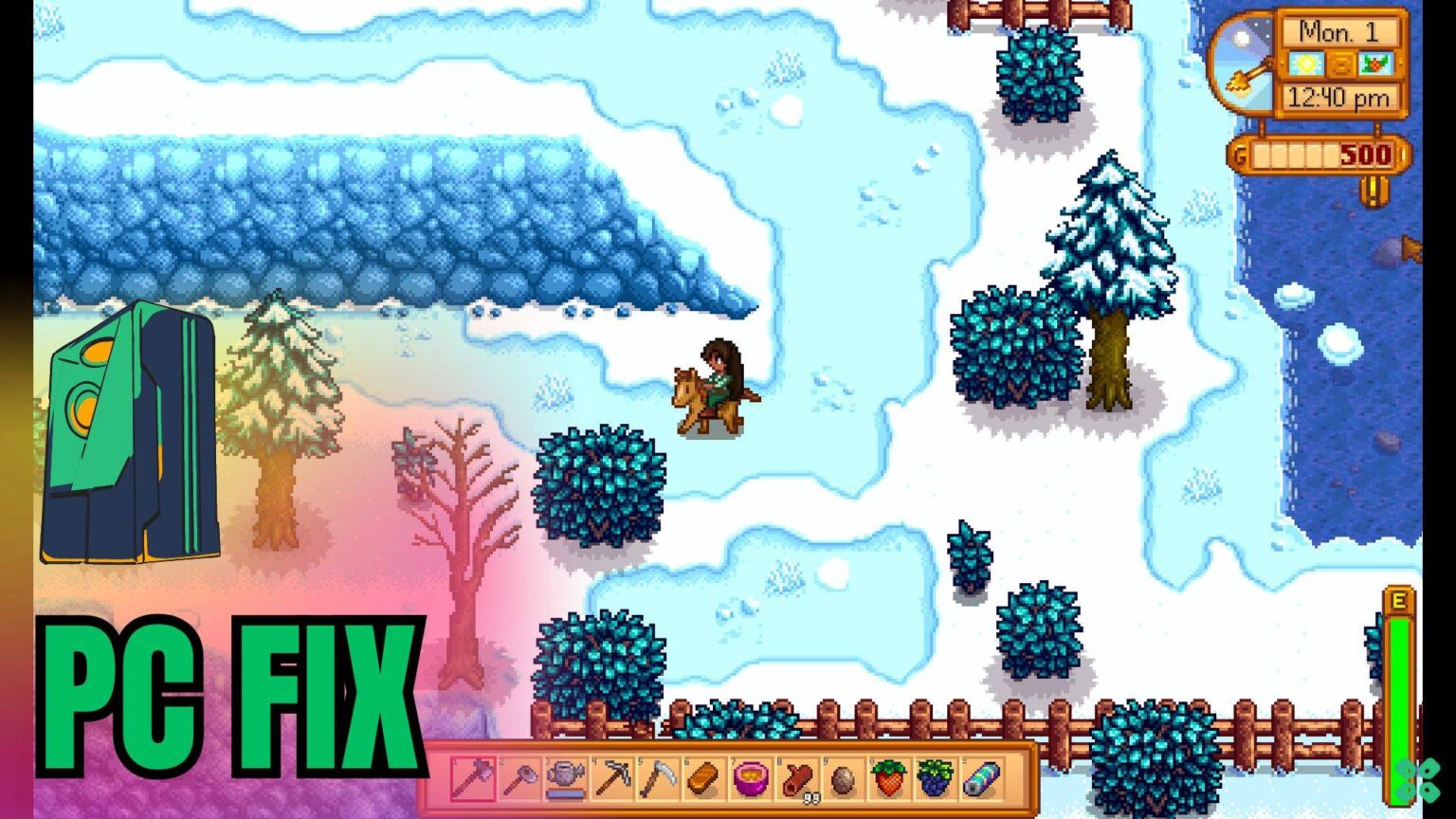This screenshot has width=1456, height=819.
Task: Click the egg-shaped item in slot 9
Action: click(x=842, y=777)
